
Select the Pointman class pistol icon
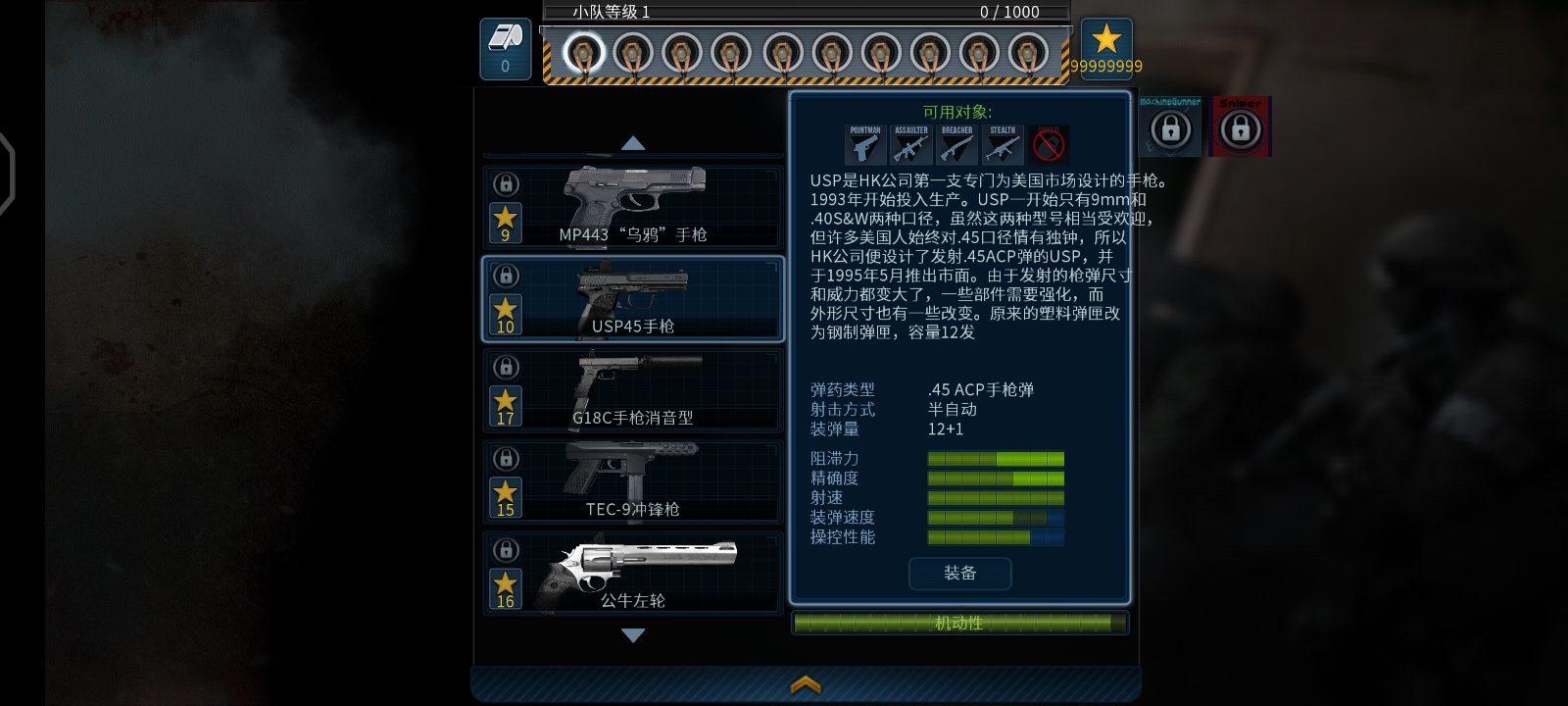tap(866, 145)
